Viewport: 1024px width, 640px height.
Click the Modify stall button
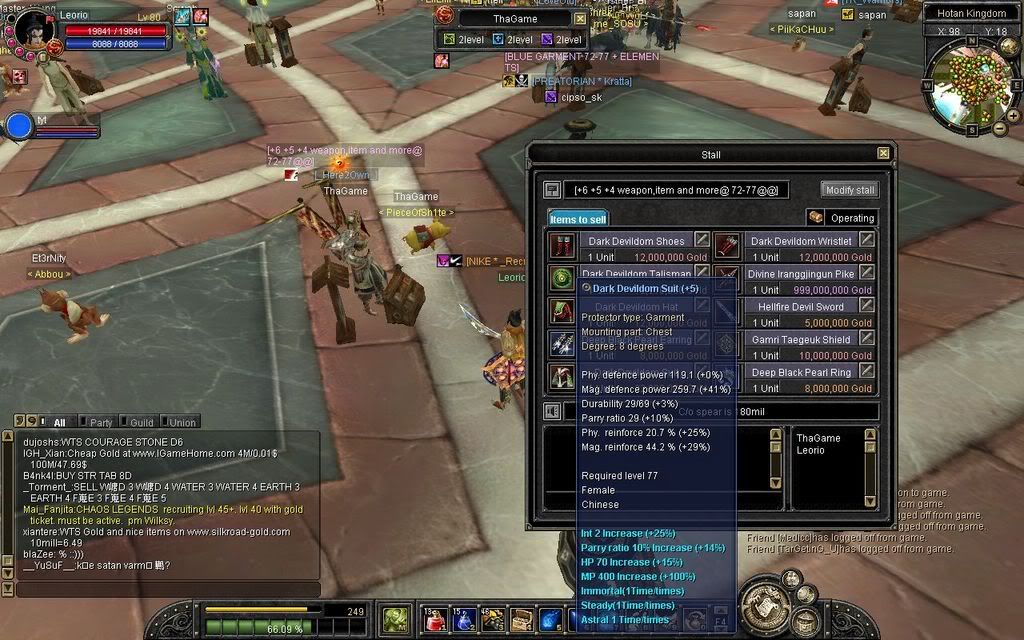(x=850, y=190)
